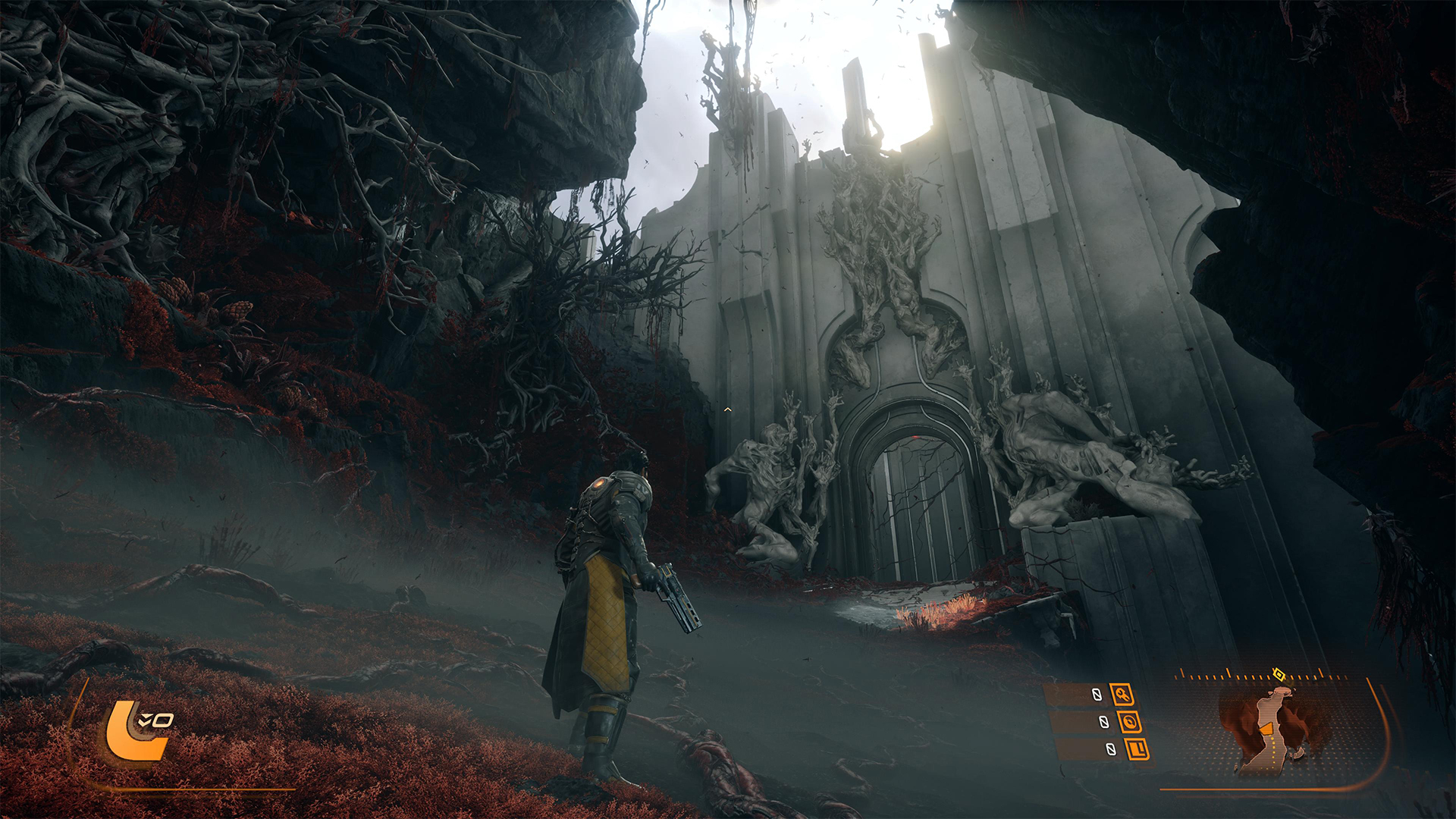Click the L-shaped resource icon
The image size is (1456, 819).
(1137, 749)
